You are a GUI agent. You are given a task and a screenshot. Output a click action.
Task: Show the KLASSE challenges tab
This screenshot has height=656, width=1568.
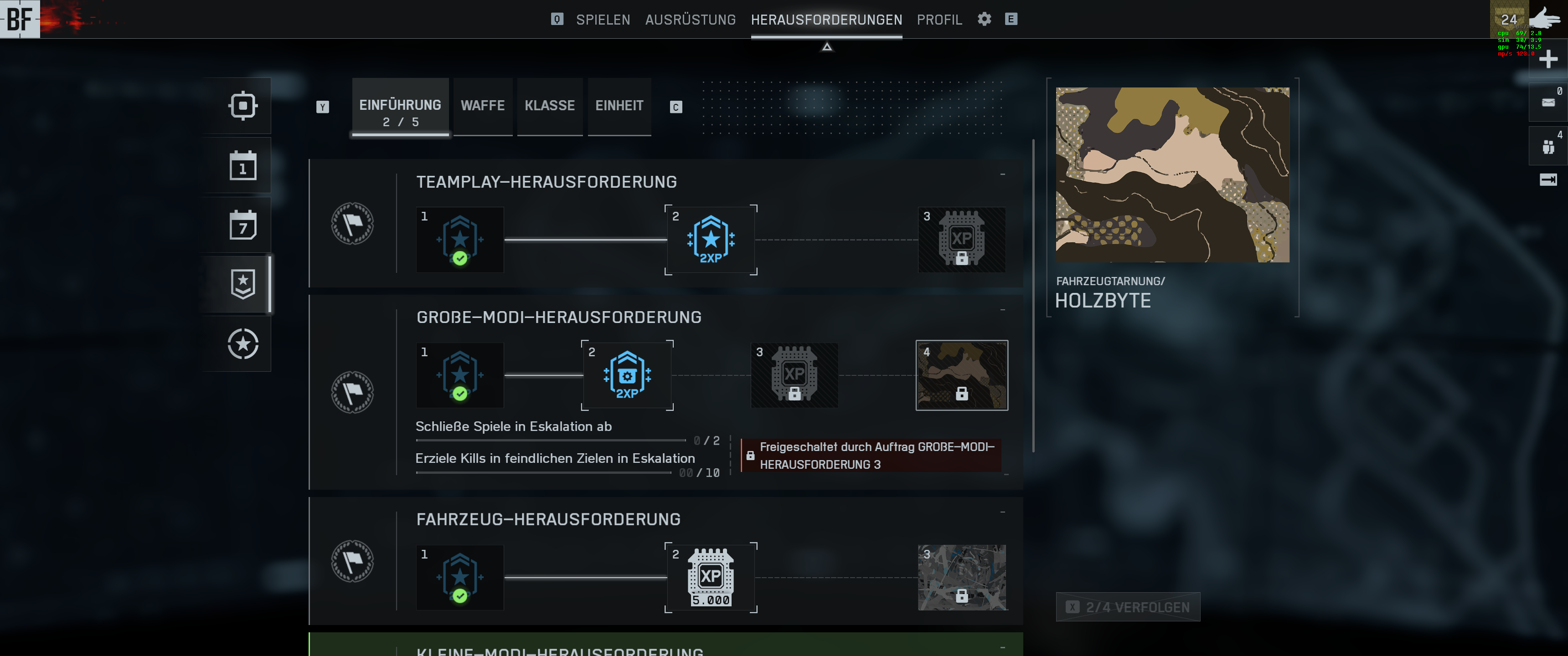pos(550,106)
